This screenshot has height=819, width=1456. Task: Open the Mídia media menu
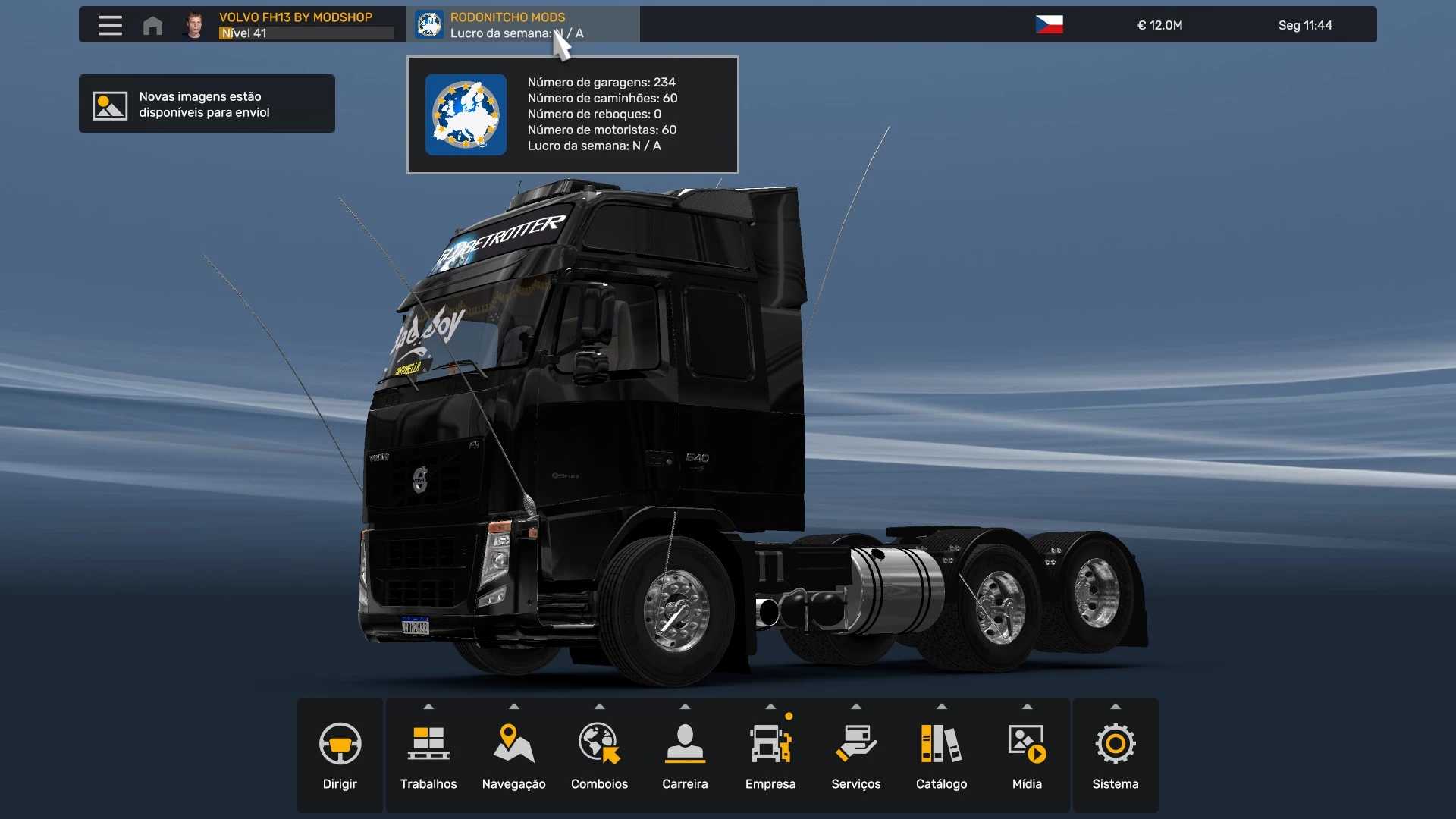(1027, 755)
